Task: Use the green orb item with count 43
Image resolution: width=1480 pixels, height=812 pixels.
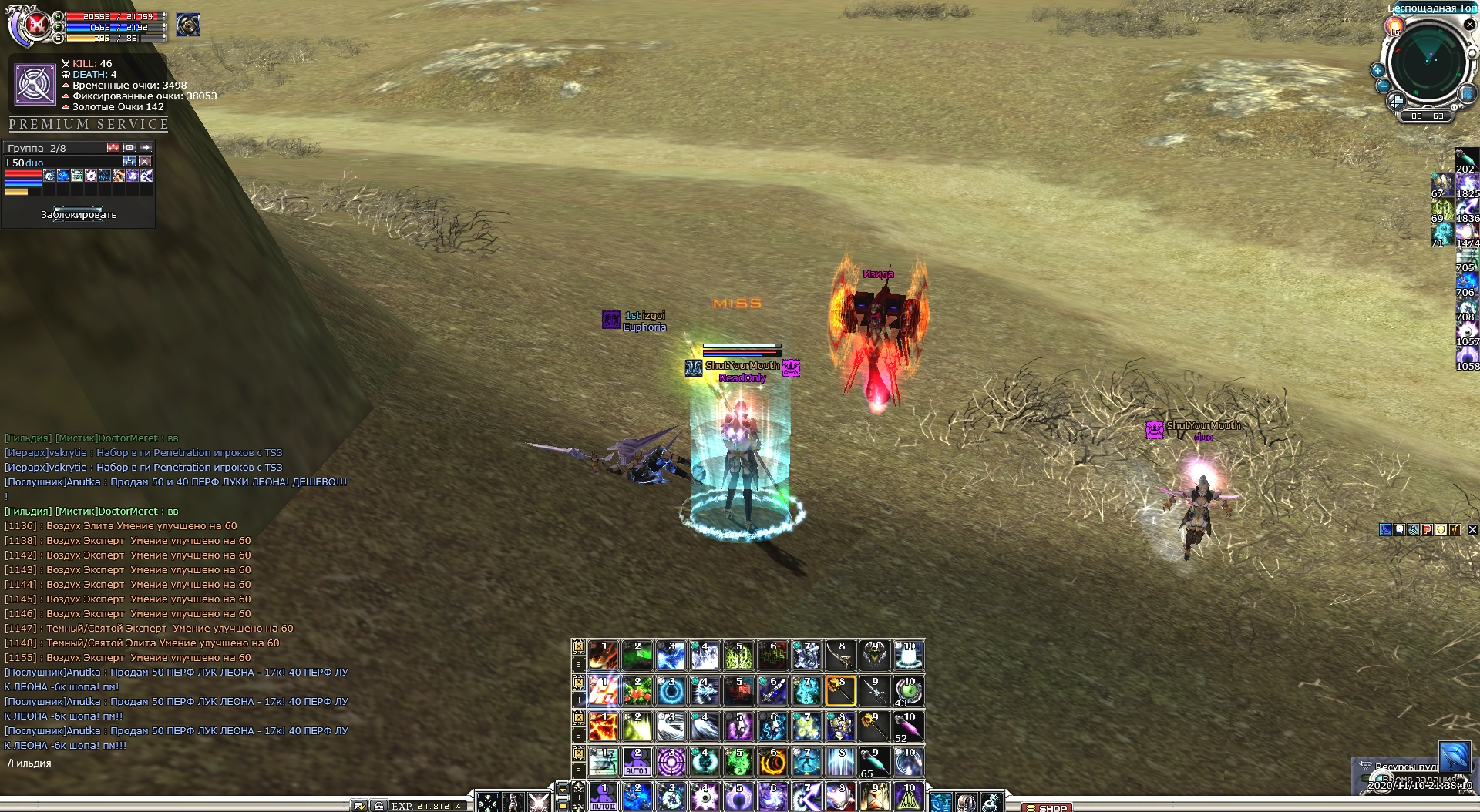Action: pyautogui.click(x=908, y=691)
